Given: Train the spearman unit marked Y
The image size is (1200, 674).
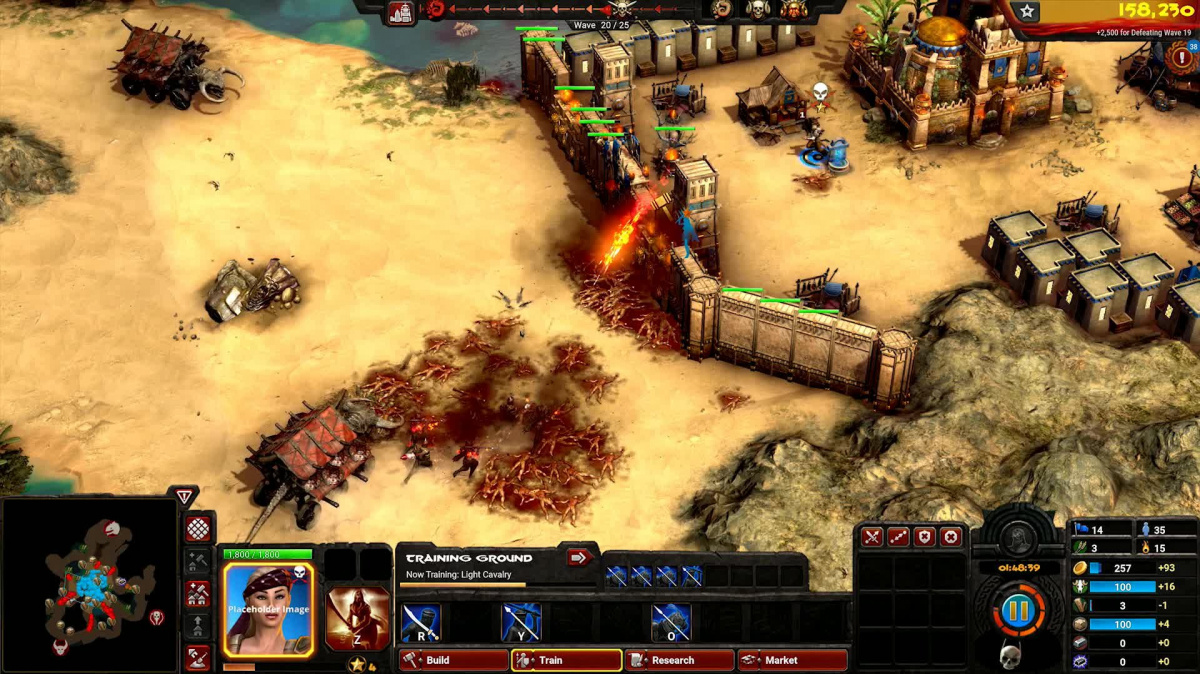Looking at the screenshot, I should click(x=521, y=622).
